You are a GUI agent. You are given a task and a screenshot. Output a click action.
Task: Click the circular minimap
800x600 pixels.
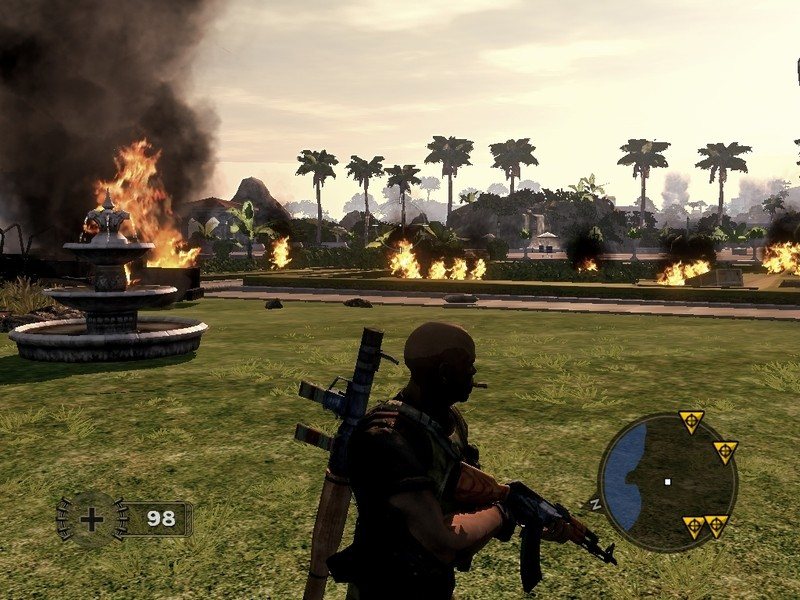(x=667, y=483)
